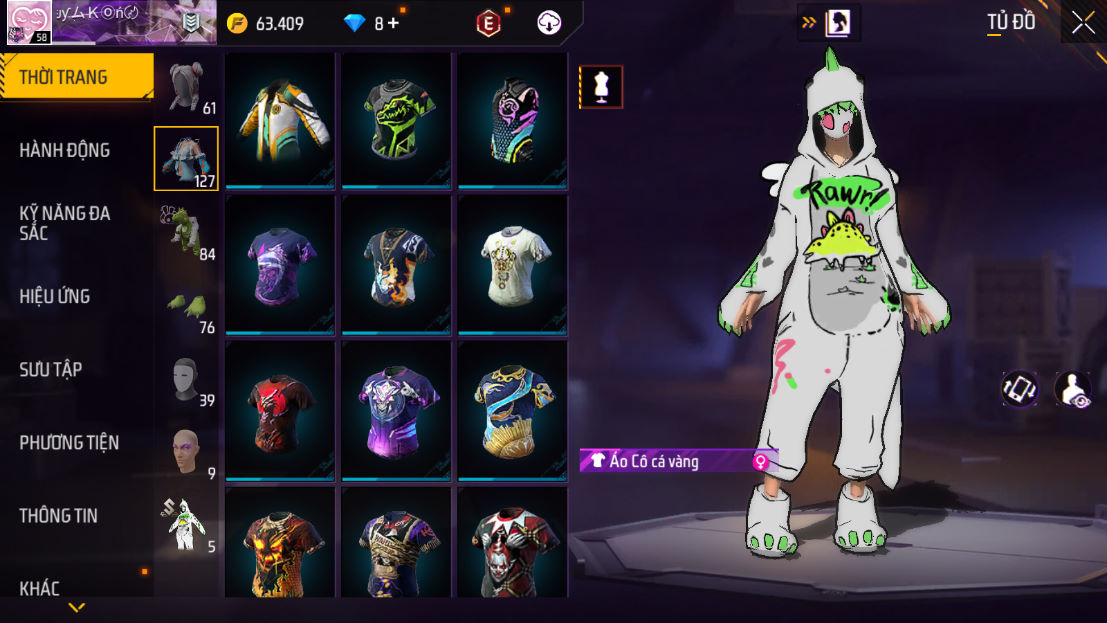This screenshot has height=623, width=1107.
Task: Switch to the SƯU TẬP tab
Action: tap(51, 369)
